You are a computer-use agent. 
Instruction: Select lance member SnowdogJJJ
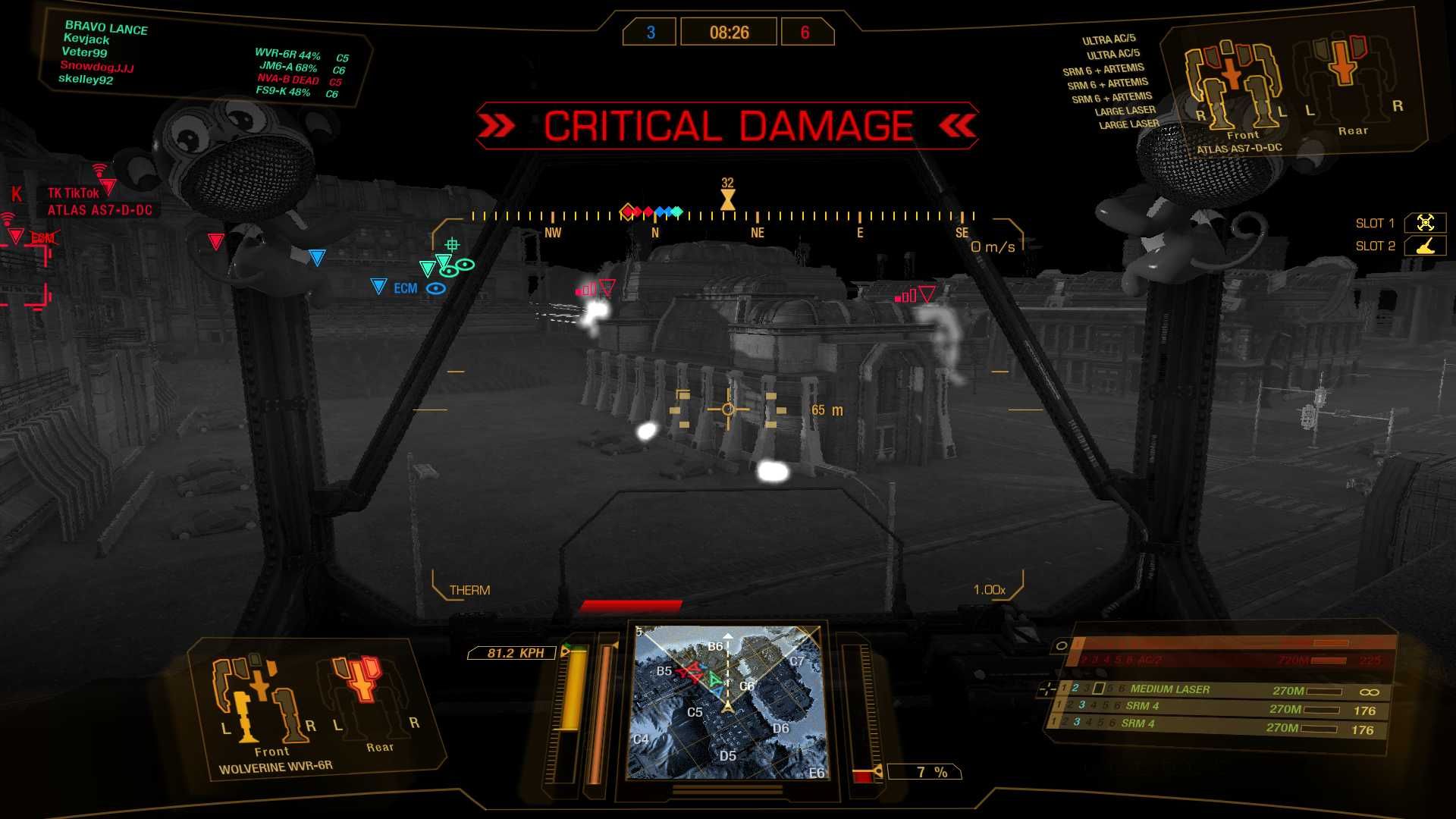point(96,67)
